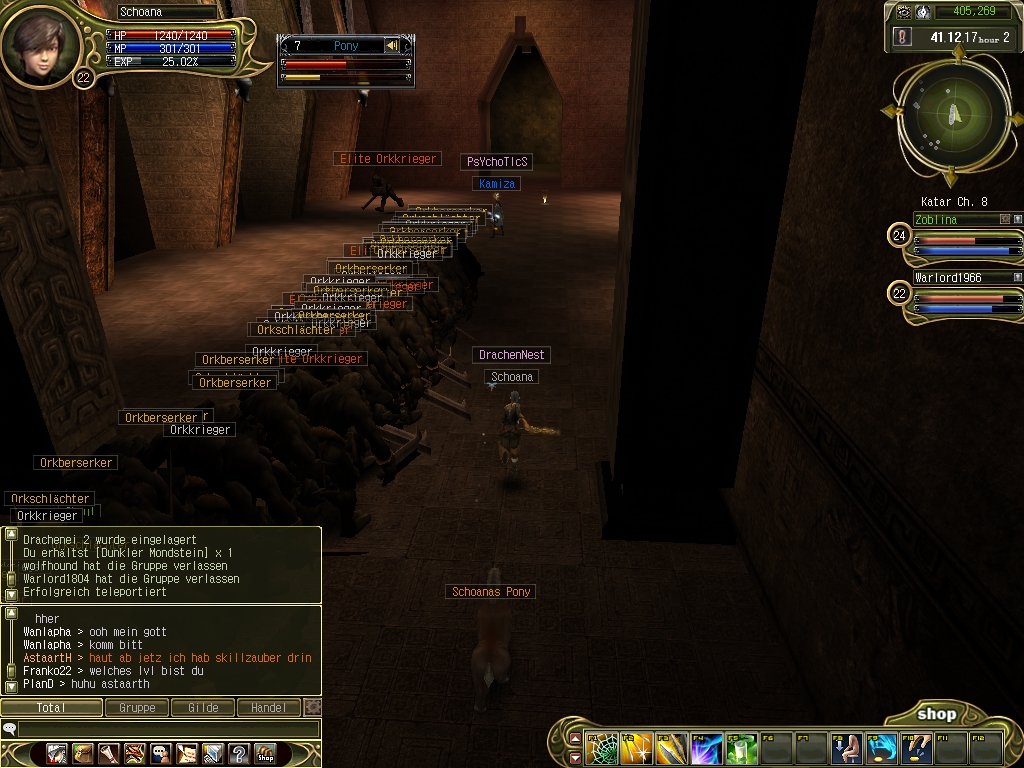Trigger the F8 sit down action
This screenshot has width=1024, height=768.
click(x=846, y=749)
